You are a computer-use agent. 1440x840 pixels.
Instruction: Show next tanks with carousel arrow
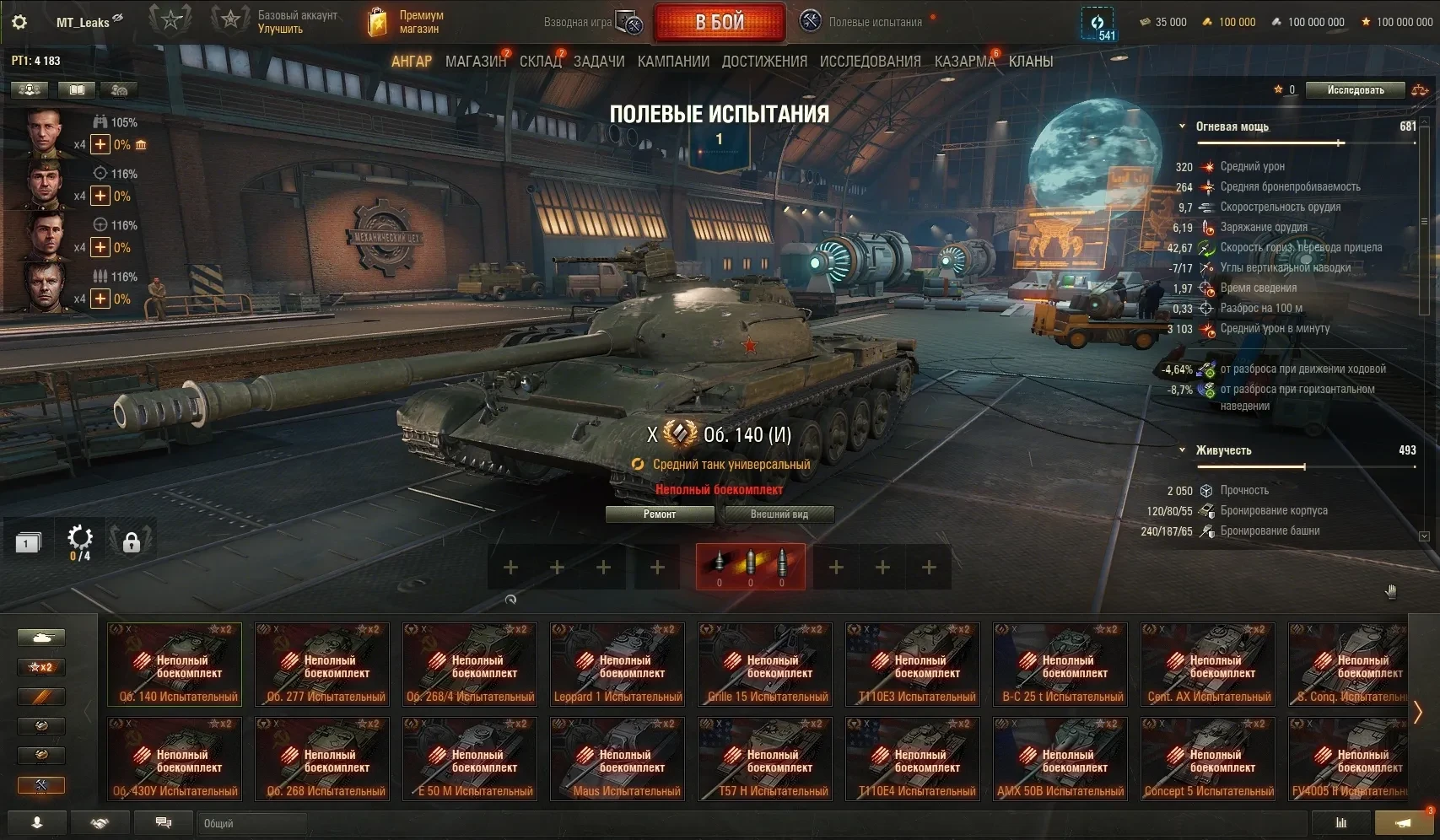tap(1418, 712)
